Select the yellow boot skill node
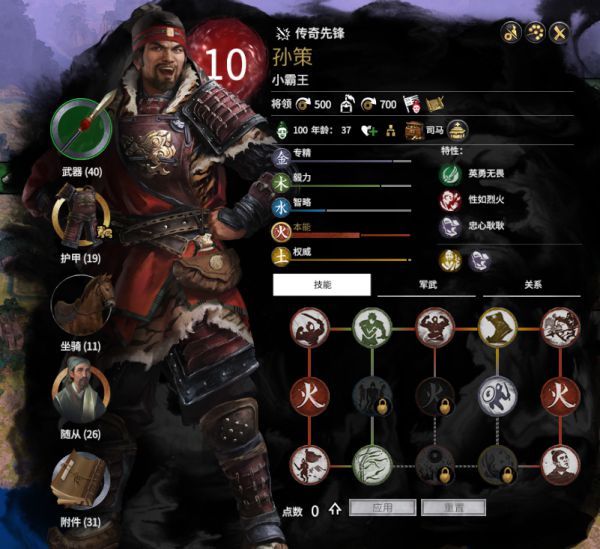Image resolution: width=600 pixels, height=549 pixels. [x=497, y=327]
